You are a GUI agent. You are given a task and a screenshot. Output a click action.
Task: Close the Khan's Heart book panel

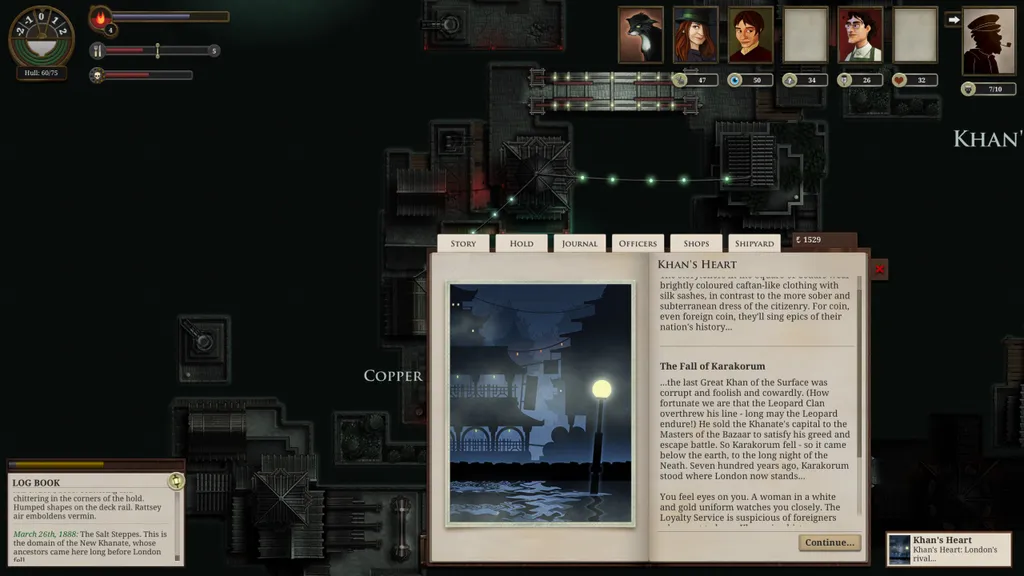(879, 269)
